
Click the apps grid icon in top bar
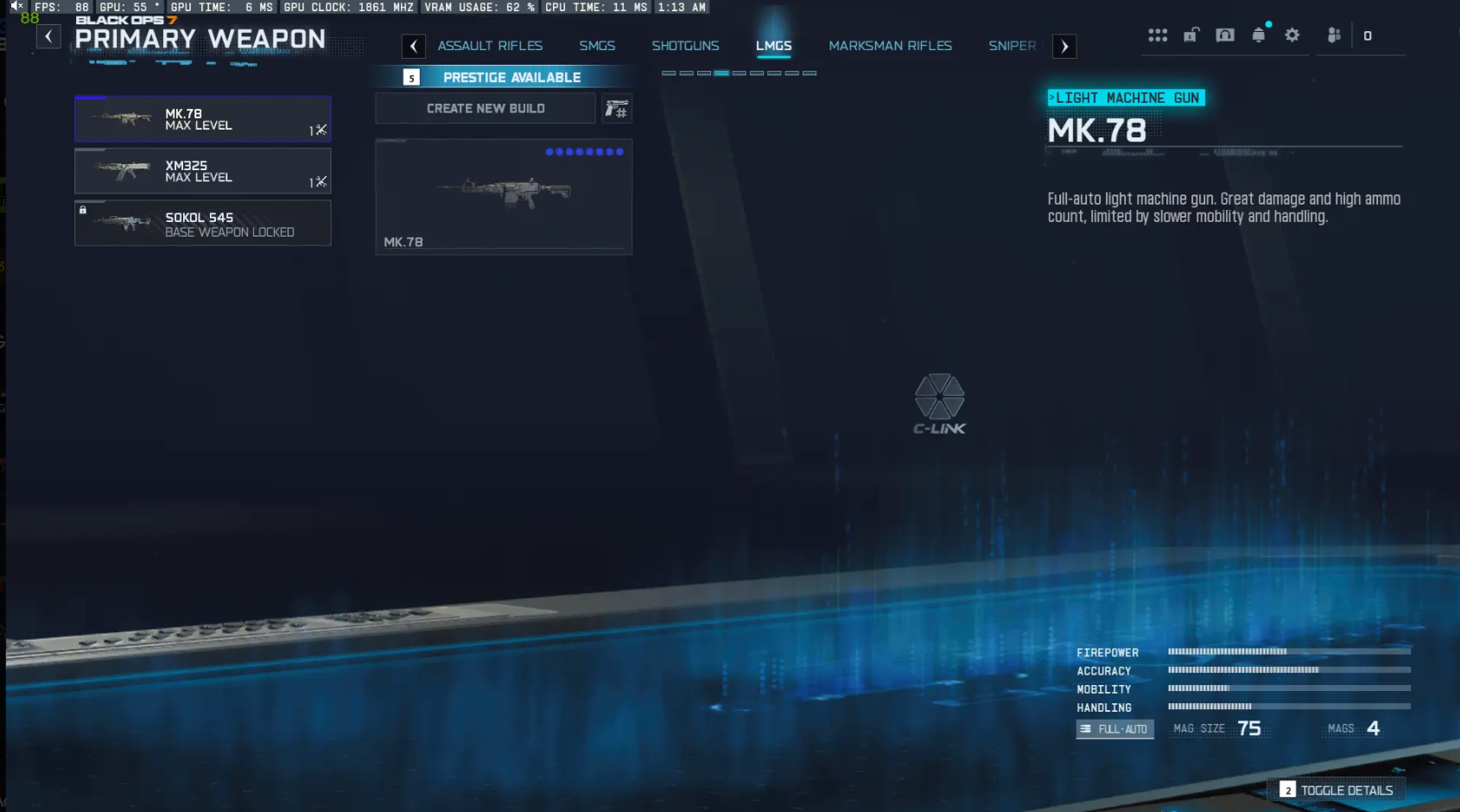pos(1158,35)
